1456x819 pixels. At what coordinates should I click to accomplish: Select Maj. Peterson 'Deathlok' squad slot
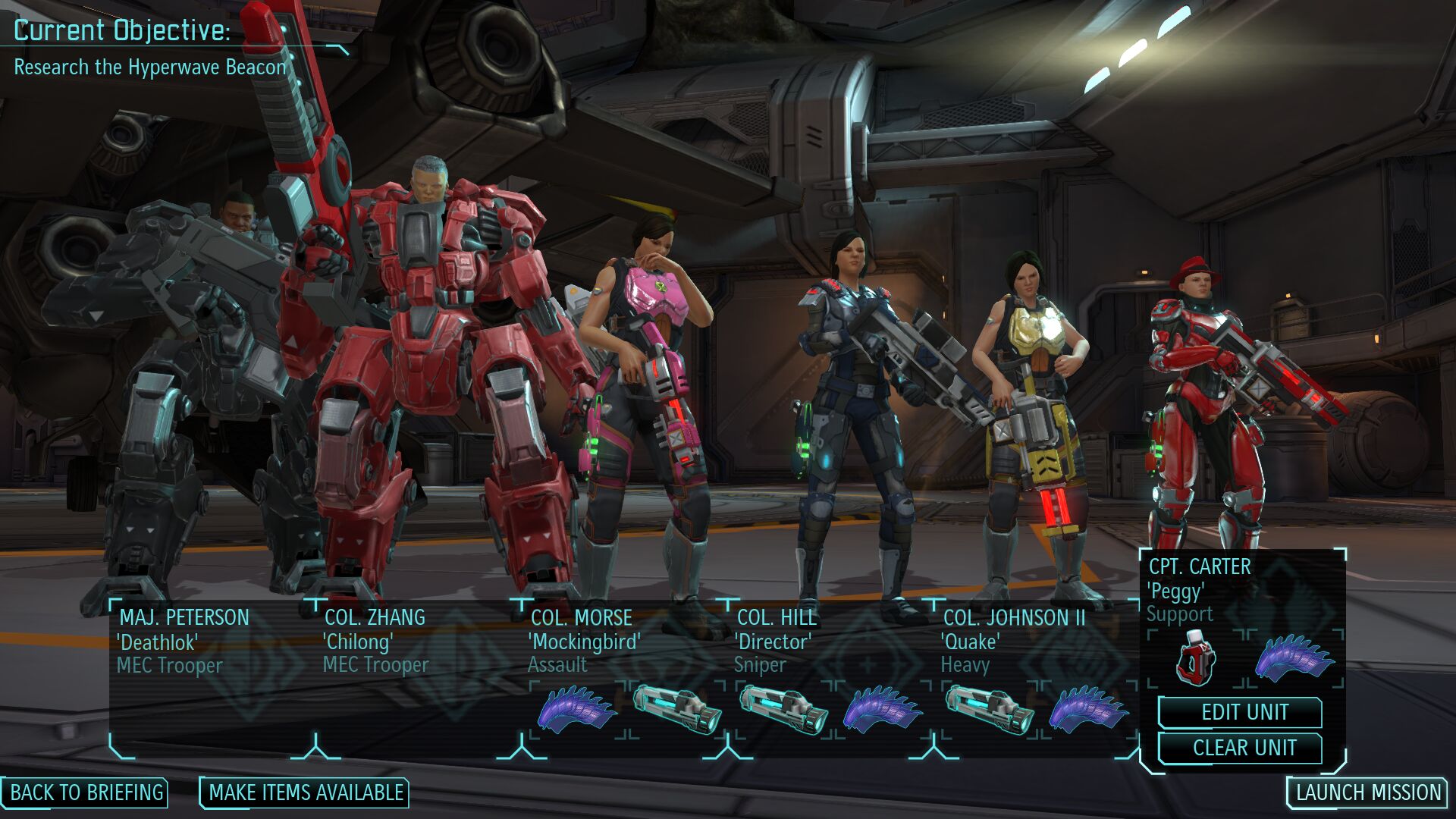(184, 641)
